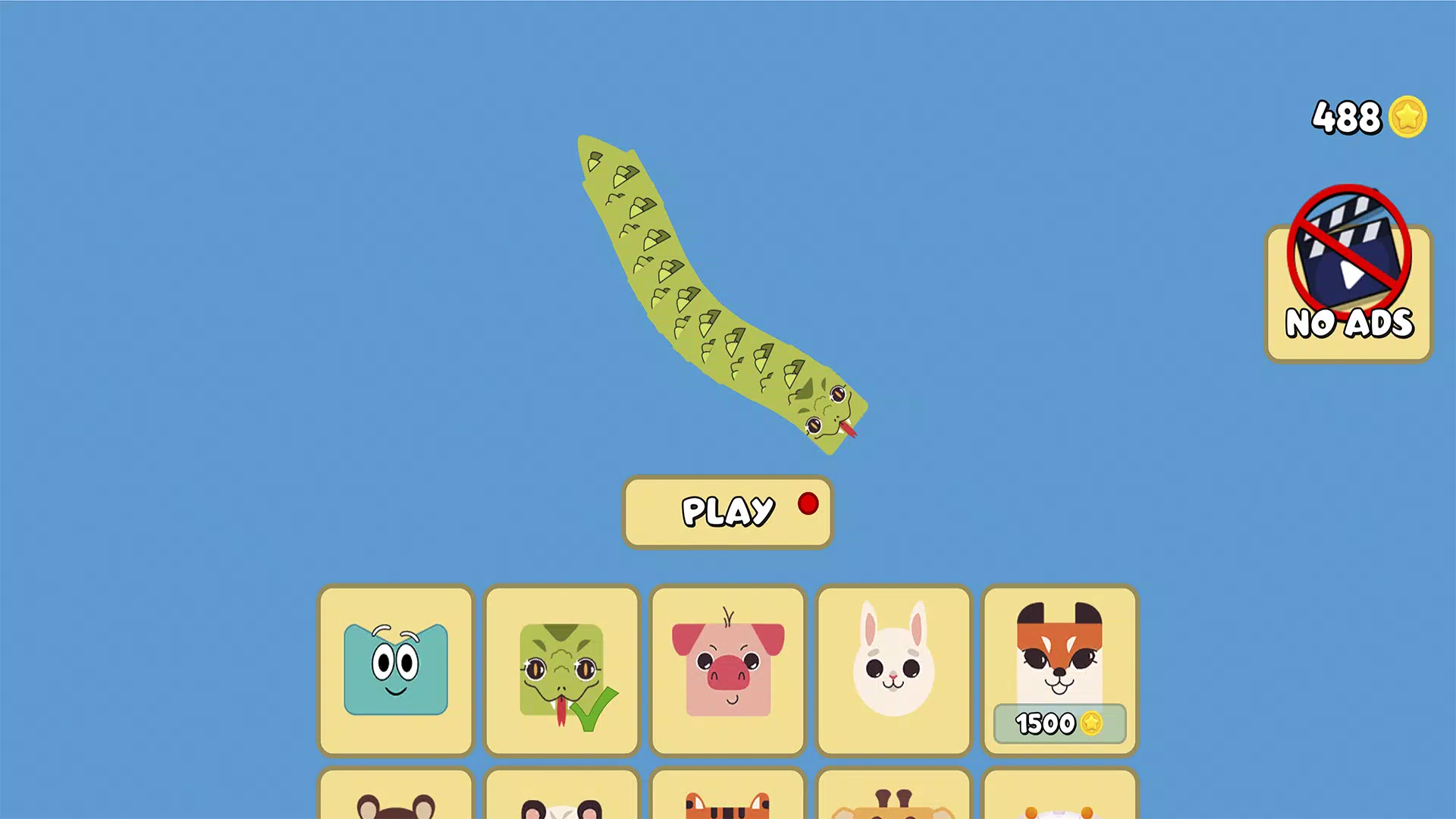Select the pig character skin
Viewport: 1456px width, 819px height.
tap(726, 670)
